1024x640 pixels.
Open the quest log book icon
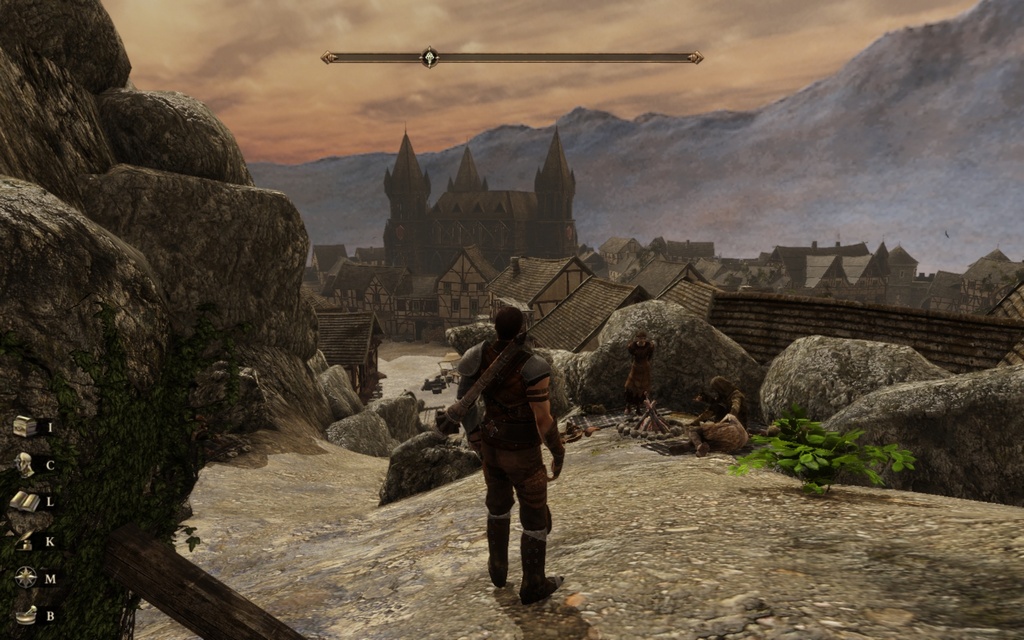pos(24,501)
